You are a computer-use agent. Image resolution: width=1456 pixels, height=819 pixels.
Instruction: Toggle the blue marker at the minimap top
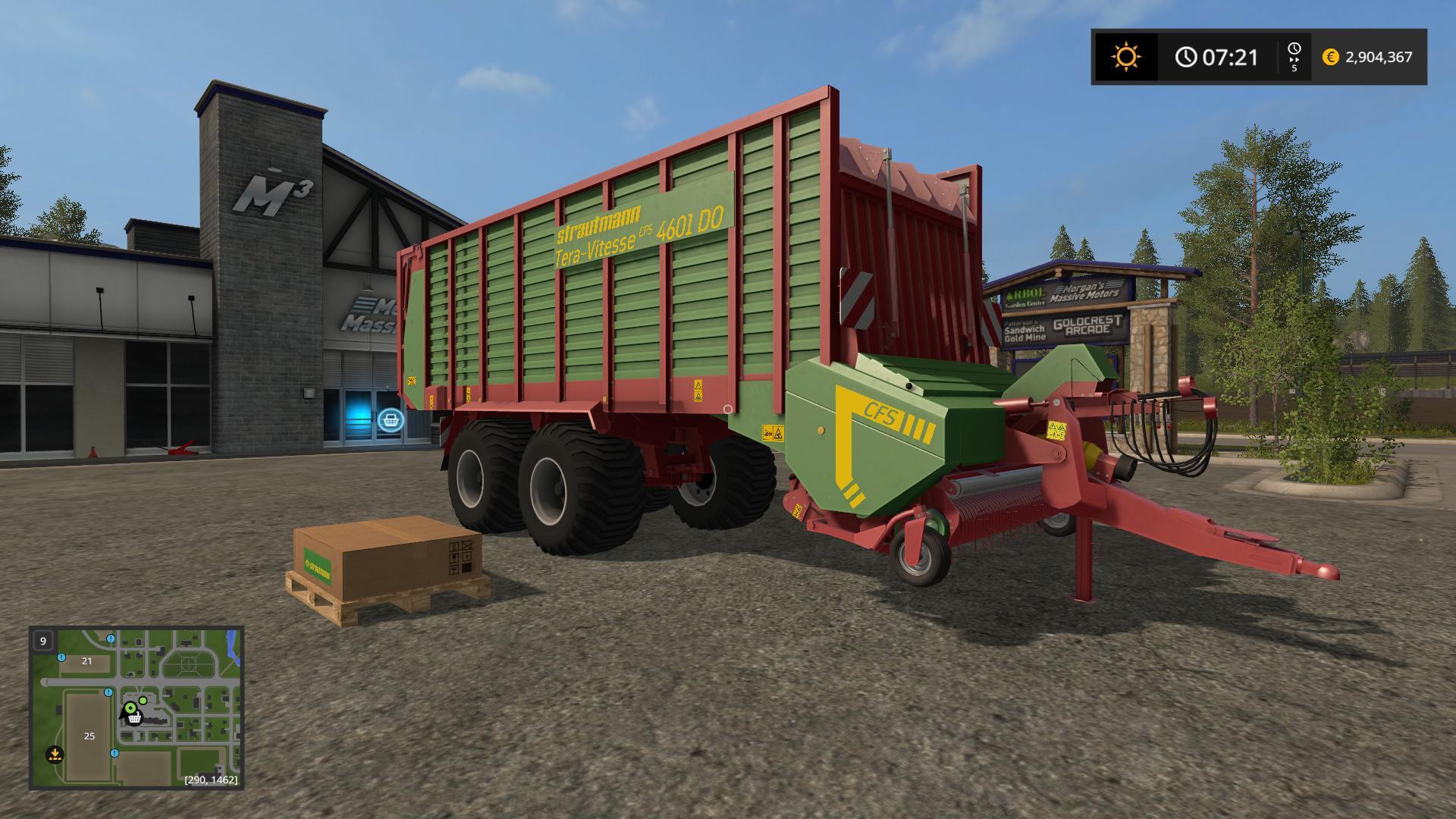(111, 639)
